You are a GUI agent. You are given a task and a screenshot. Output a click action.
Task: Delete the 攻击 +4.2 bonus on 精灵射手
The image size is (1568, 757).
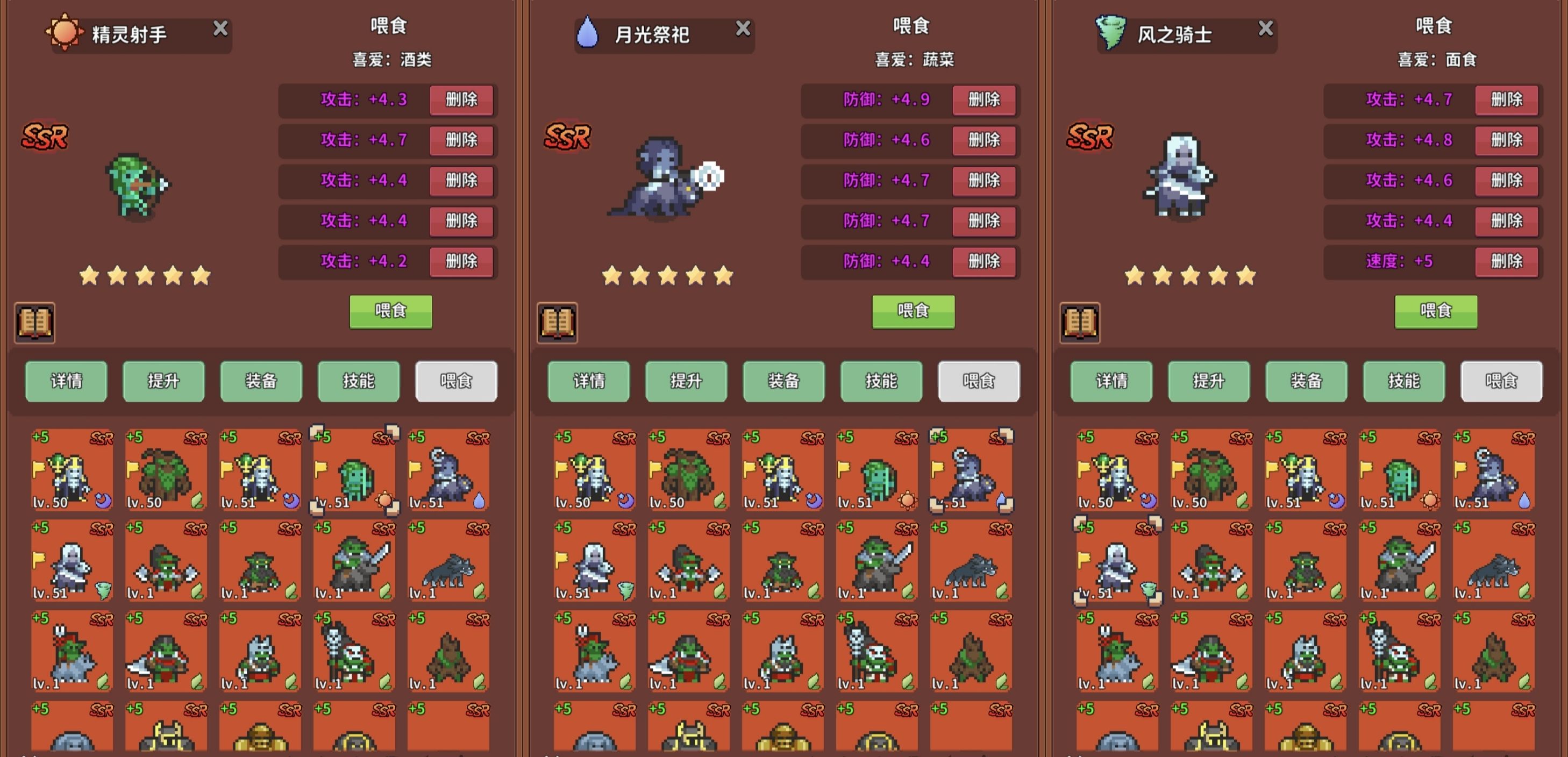point(461,262)
